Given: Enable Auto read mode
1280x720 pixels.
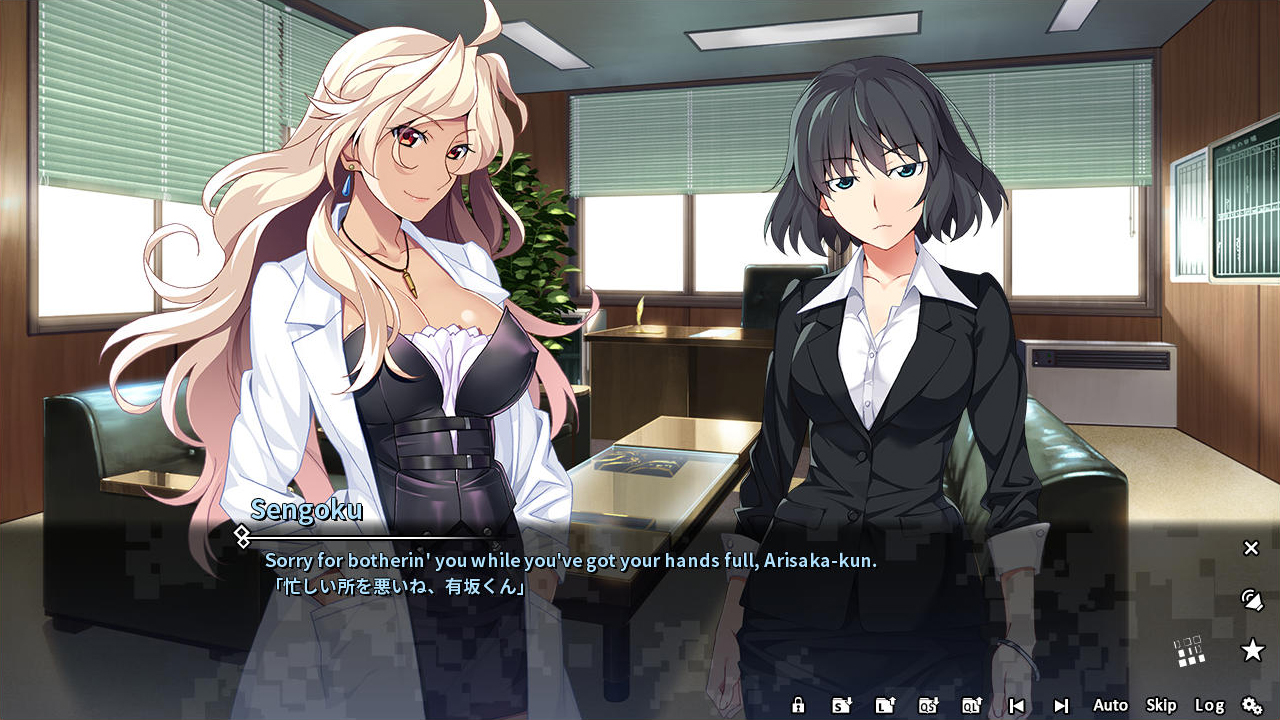Looking at the screenshot, I should [1110, 706].
